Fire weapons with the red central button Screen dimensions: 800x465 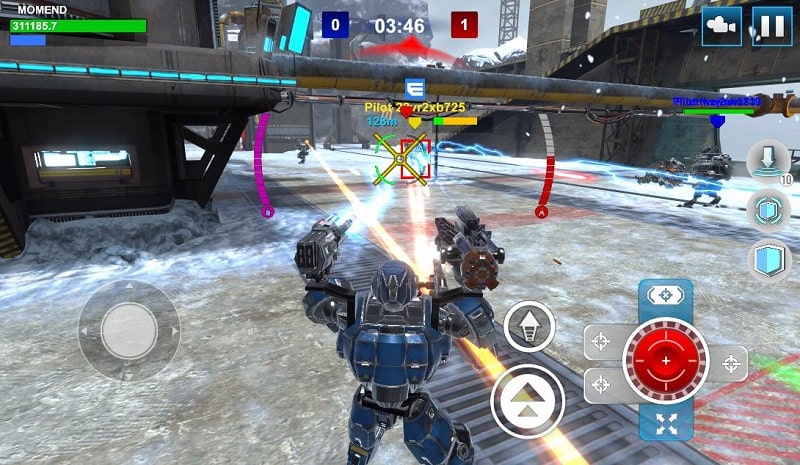click(665, 360)
